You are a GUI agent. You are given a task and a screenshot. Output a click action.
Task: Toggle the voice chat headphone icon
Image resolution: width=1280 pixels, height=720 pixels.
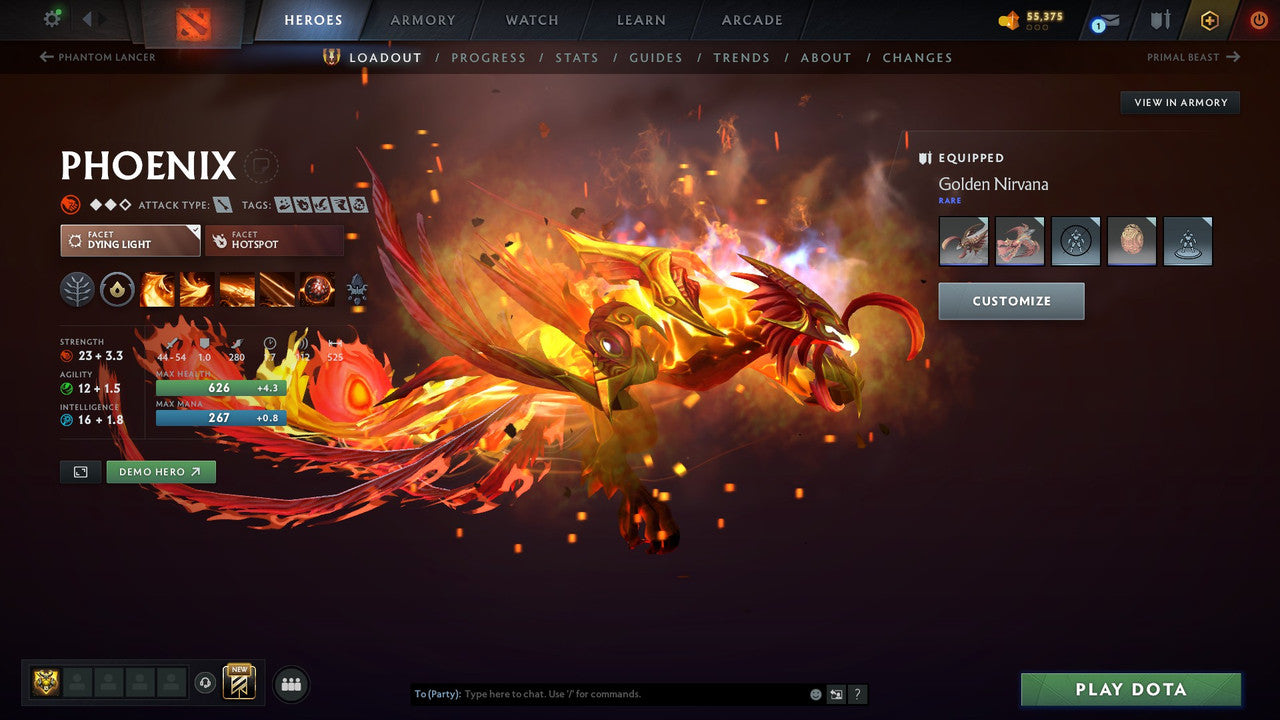[207, 684]
